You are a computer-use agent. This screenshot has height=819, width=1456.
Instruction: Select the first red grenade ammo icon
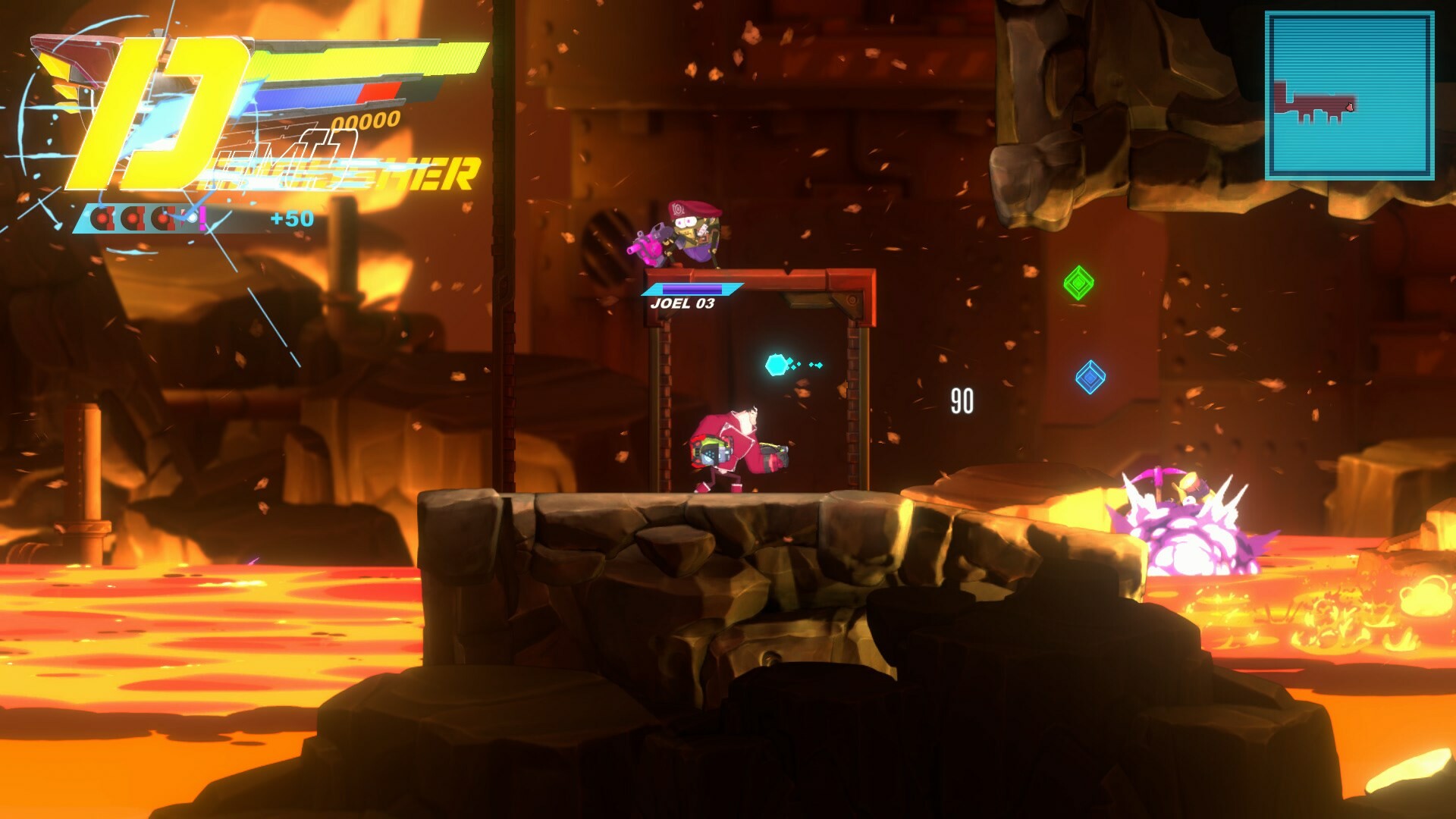pos(102,218)
